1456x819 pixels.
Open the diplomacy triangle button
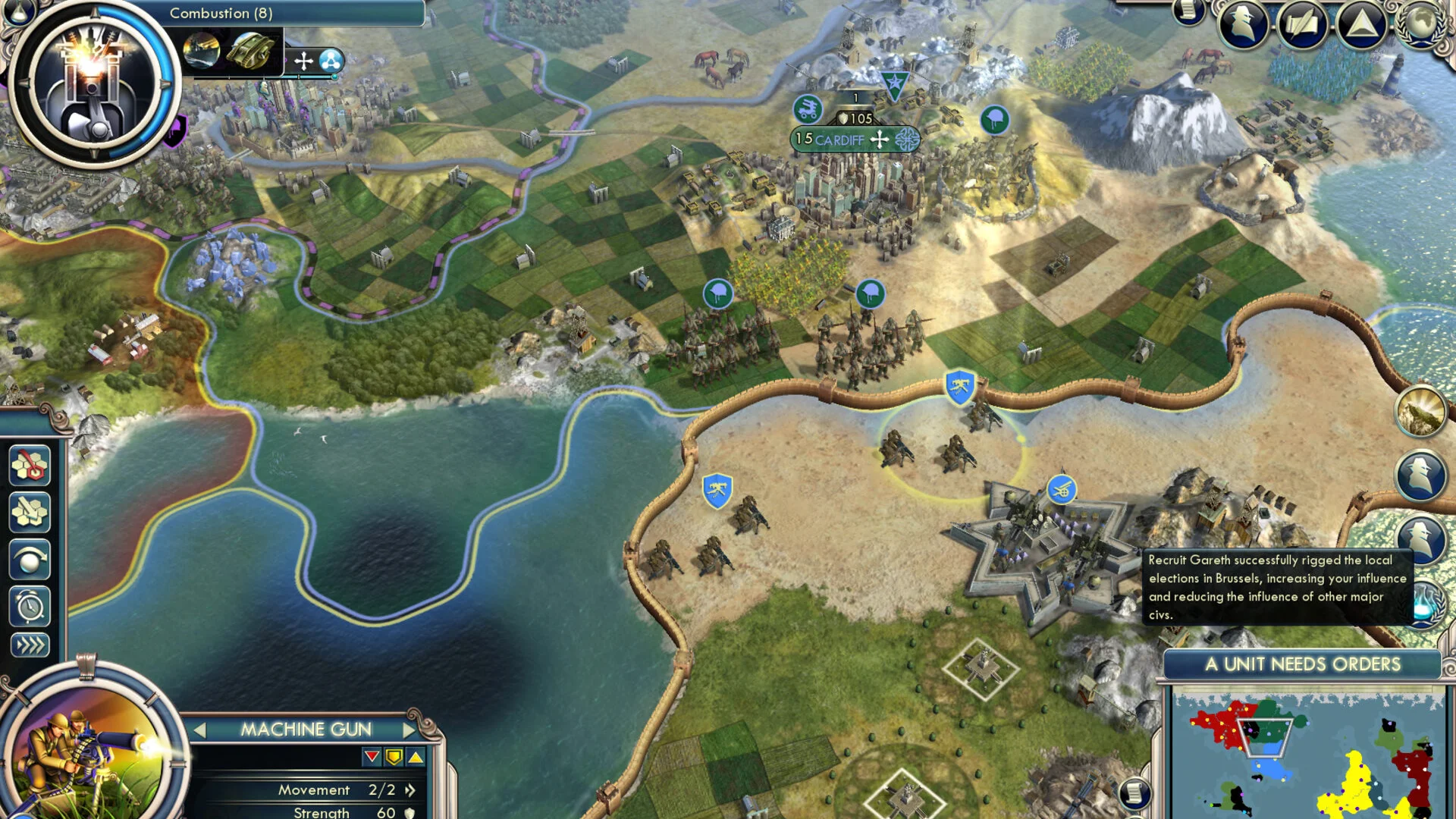click(1361, 24)
